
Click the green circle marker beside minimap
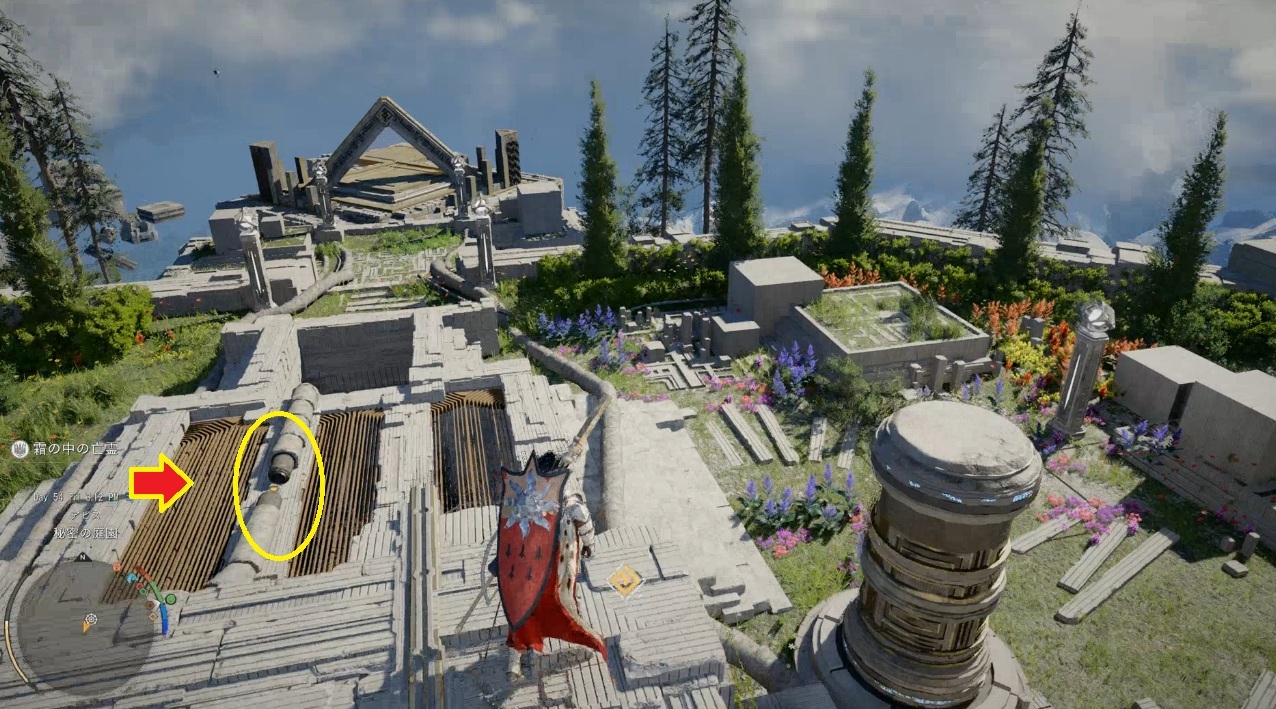pos(170,599)
